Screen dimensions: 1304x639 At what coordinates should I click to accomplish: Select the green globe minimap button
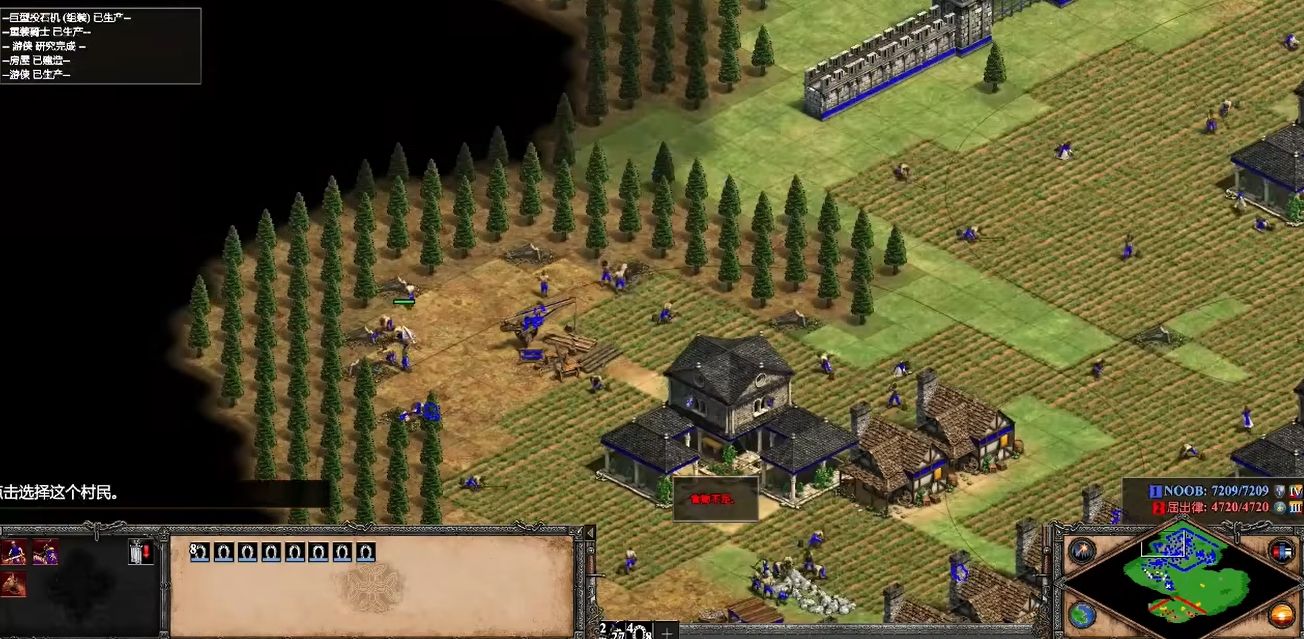click(x=1081, y=614)
